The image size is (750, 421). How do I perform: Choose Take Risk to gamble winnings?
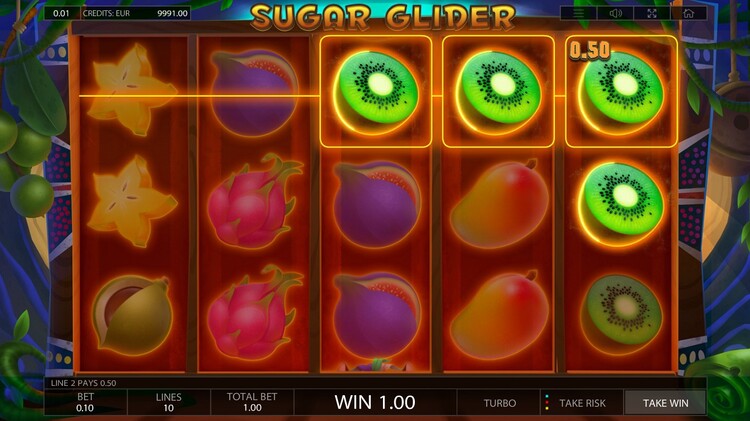(582, 403)
